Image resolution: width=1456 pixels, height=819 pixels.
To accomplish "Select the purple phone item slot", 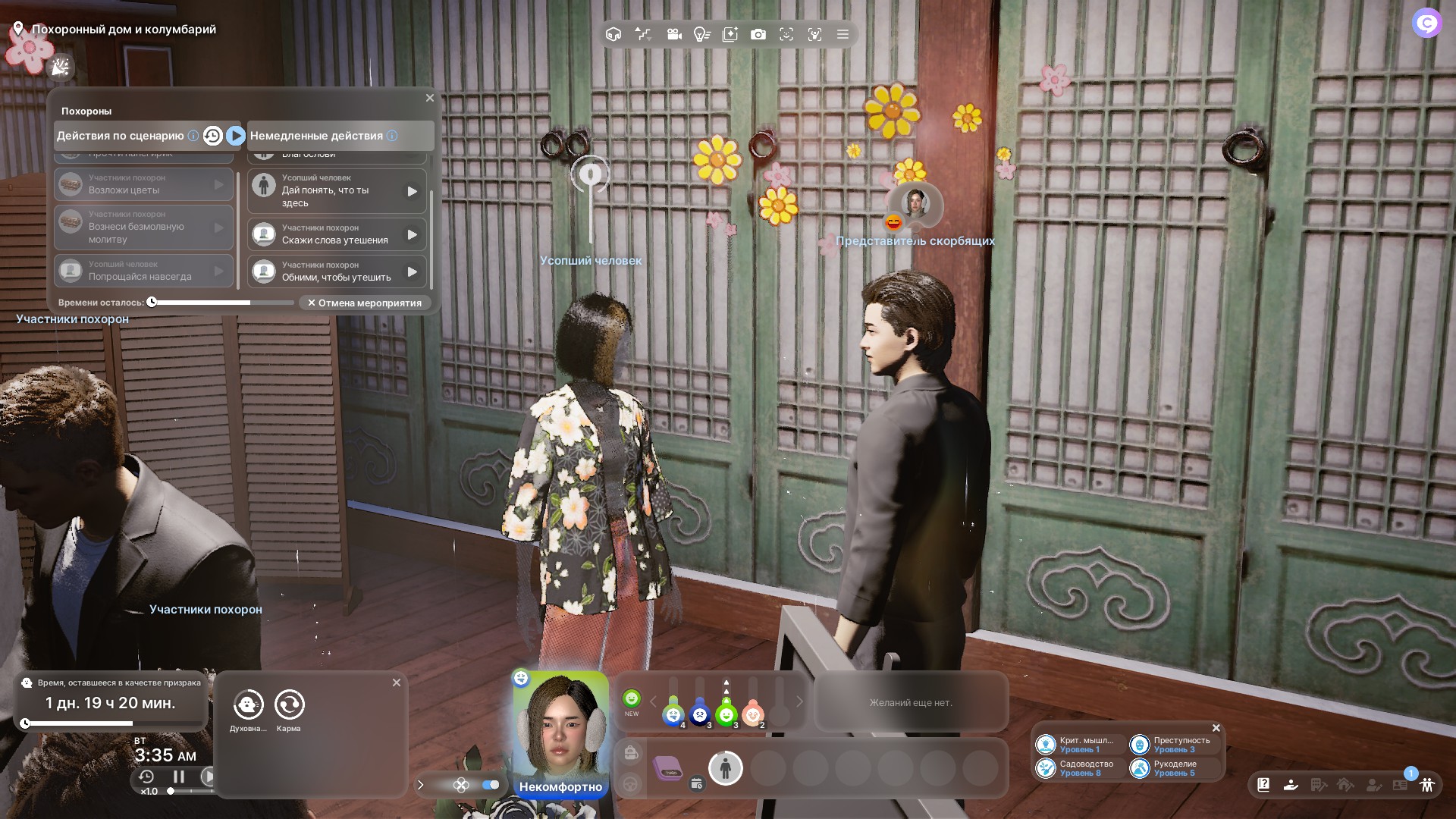I will 668,768.
